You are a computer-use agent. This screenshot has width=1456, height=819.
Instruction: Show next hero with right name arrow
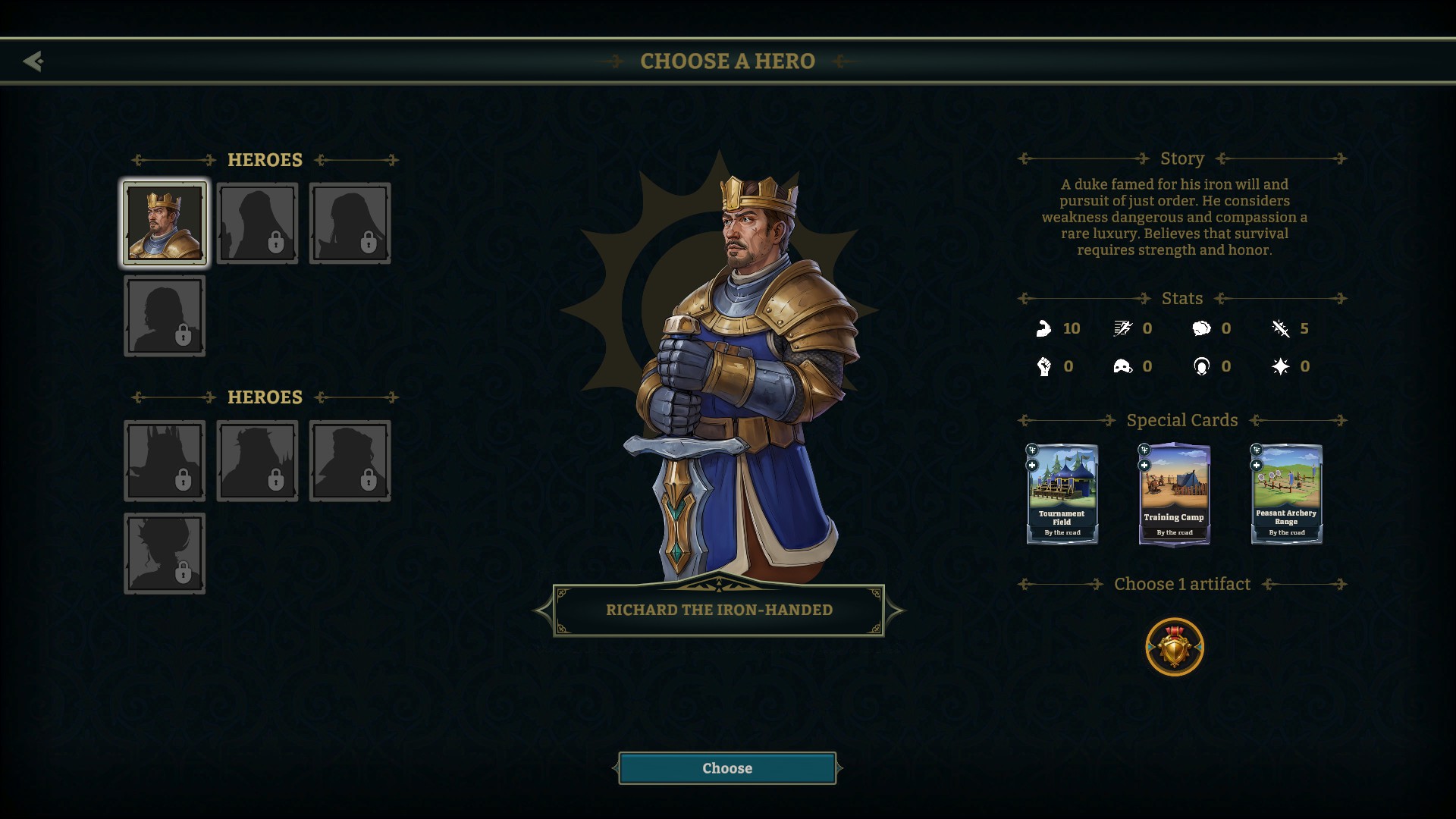pos(895,610)
